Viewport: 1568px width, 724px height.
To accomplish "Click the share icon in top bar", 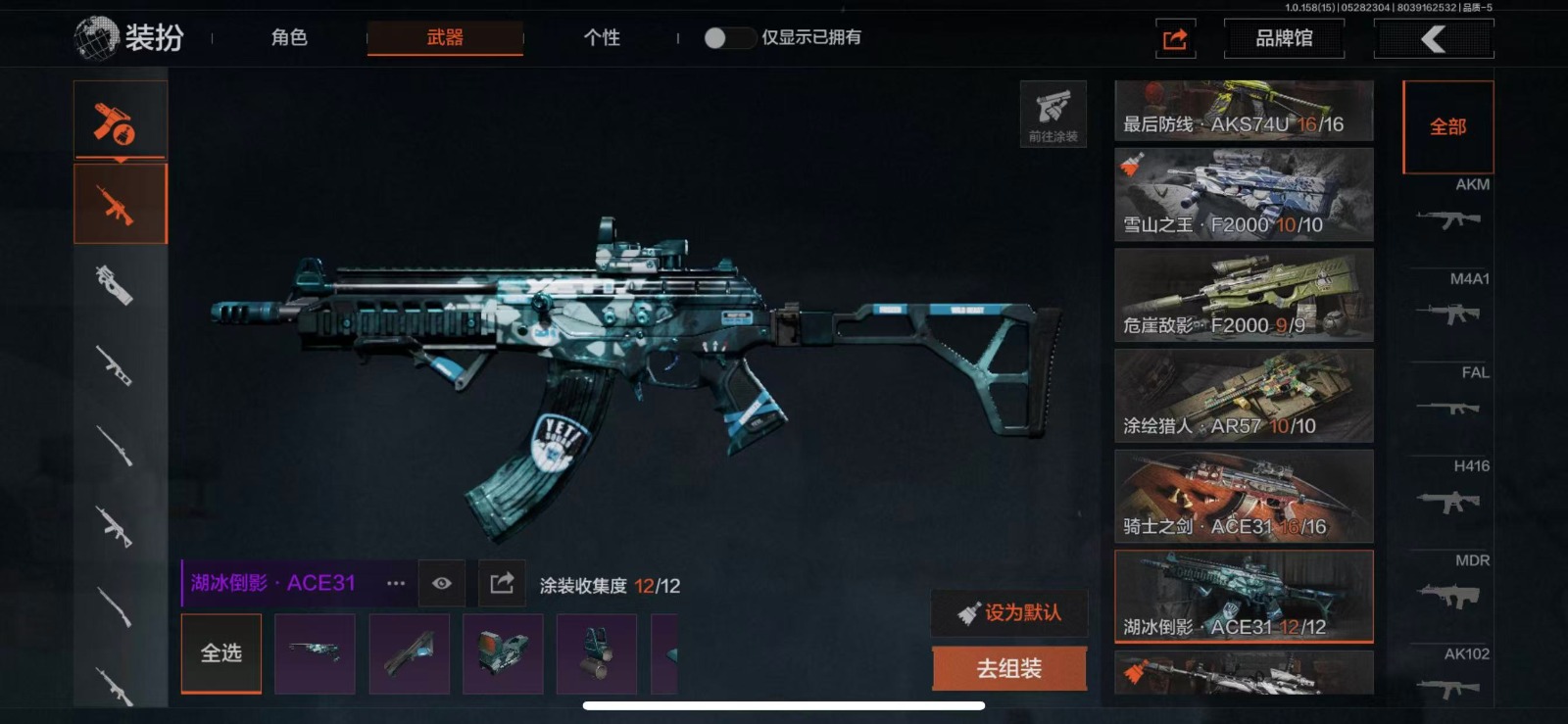I will point(1175,39).
